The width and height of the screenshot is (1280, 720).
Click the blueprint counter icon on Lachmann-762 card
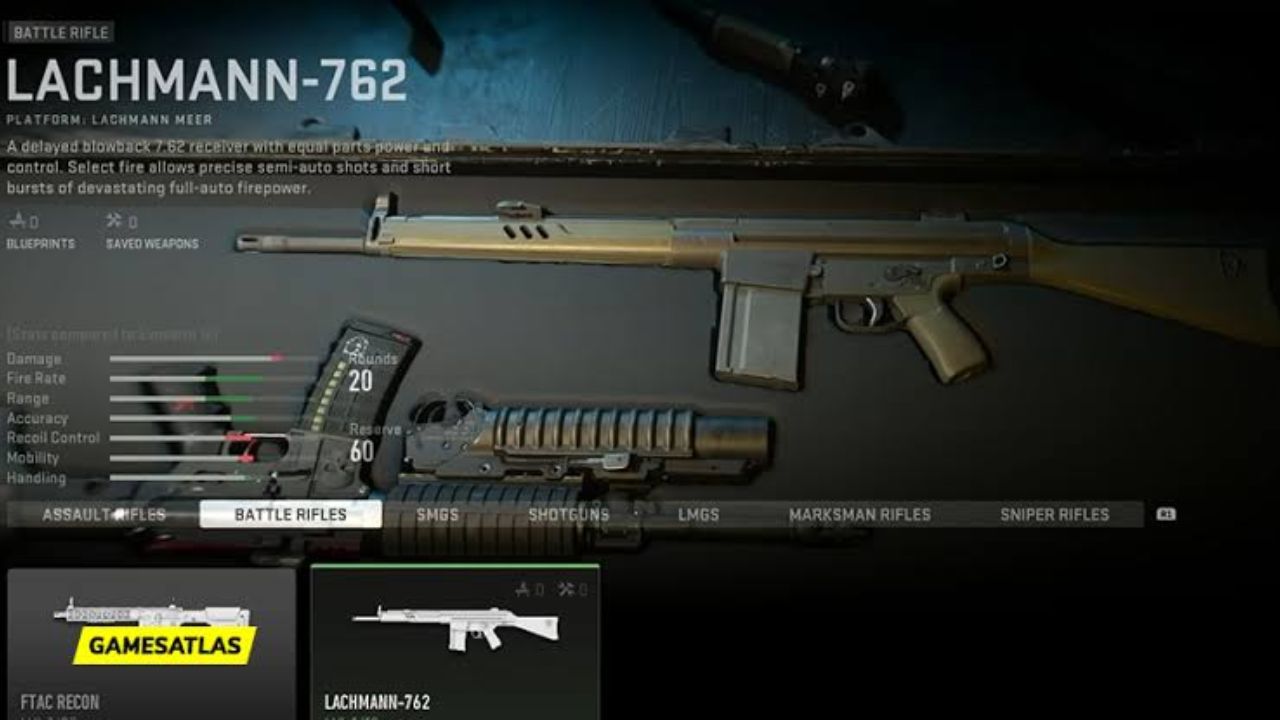[520, 590]
